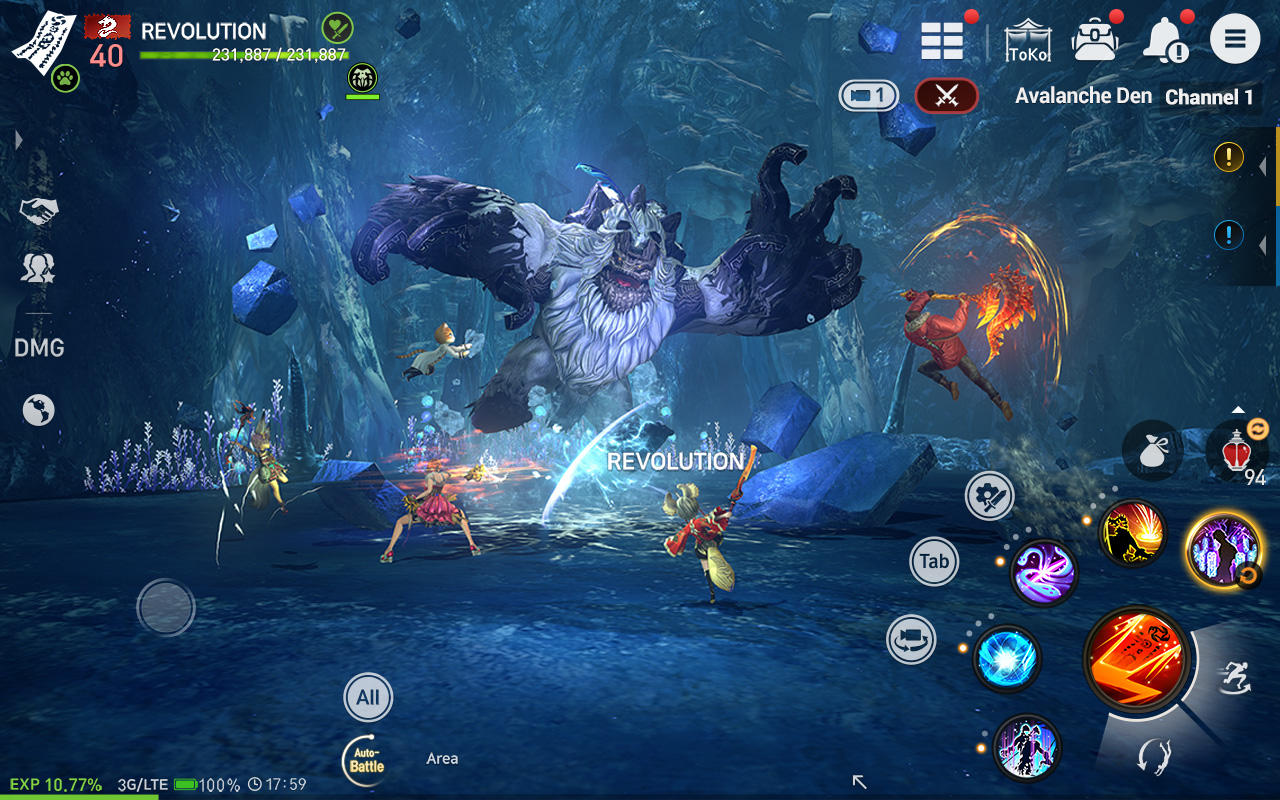Screen dimensions: 1280x800
Task: Open the quick menu grid
Action: click(941, 40)
